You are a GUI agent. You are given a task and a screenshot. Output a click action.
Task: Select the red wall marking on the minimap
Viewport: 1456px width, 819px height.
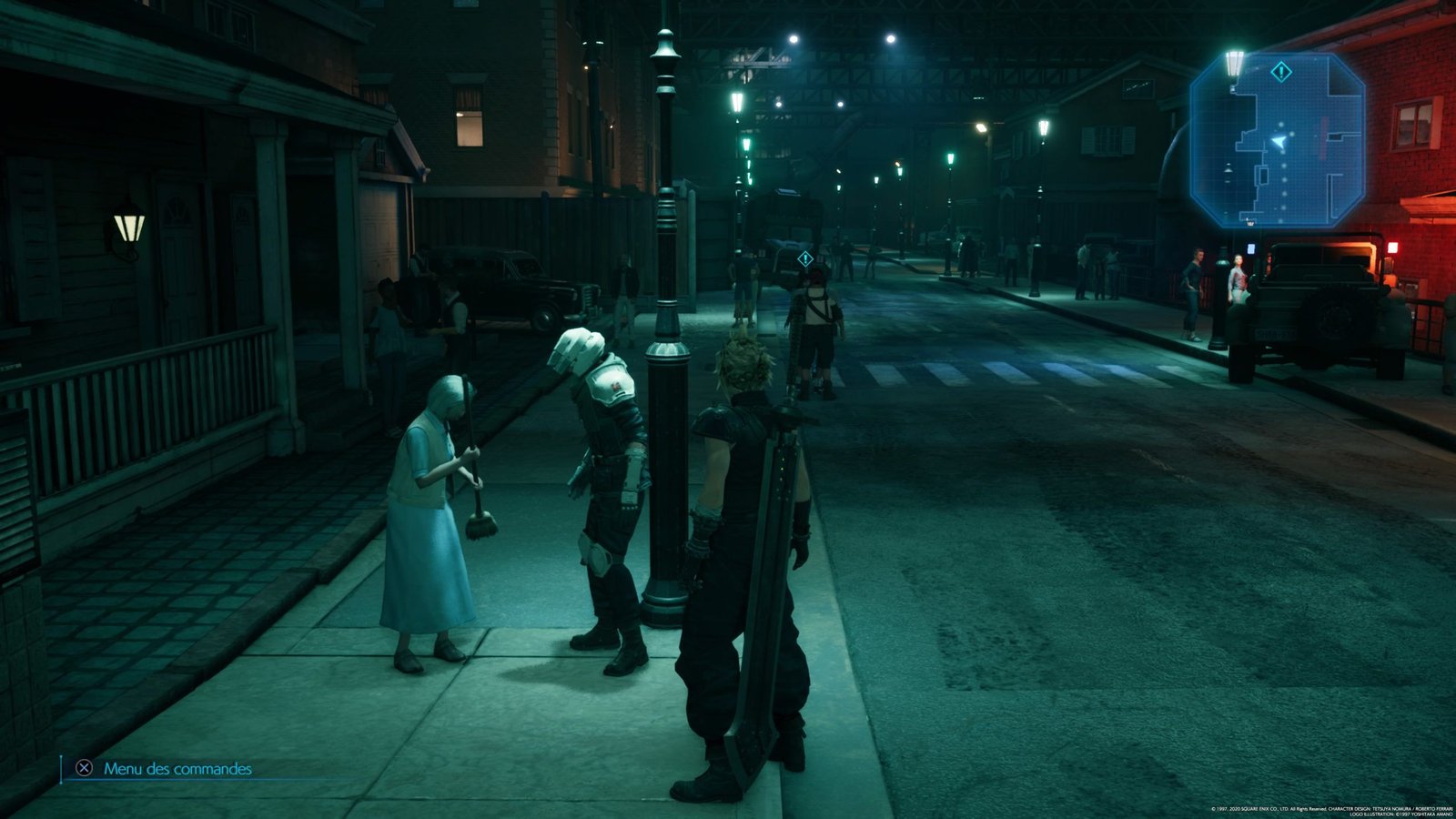tap(1324, 136)
